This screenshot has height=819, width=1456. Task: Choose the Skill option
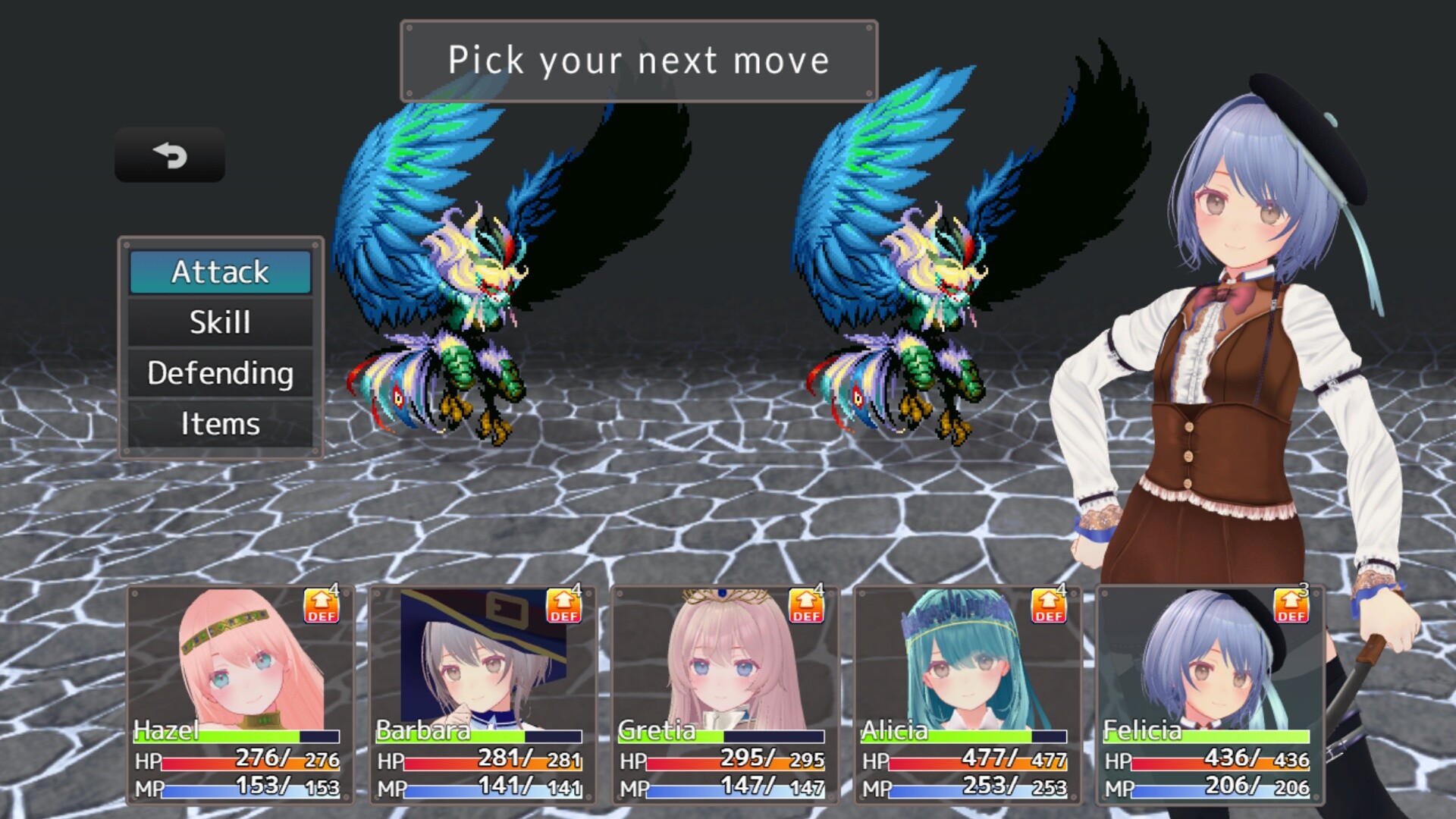(221, 322)
